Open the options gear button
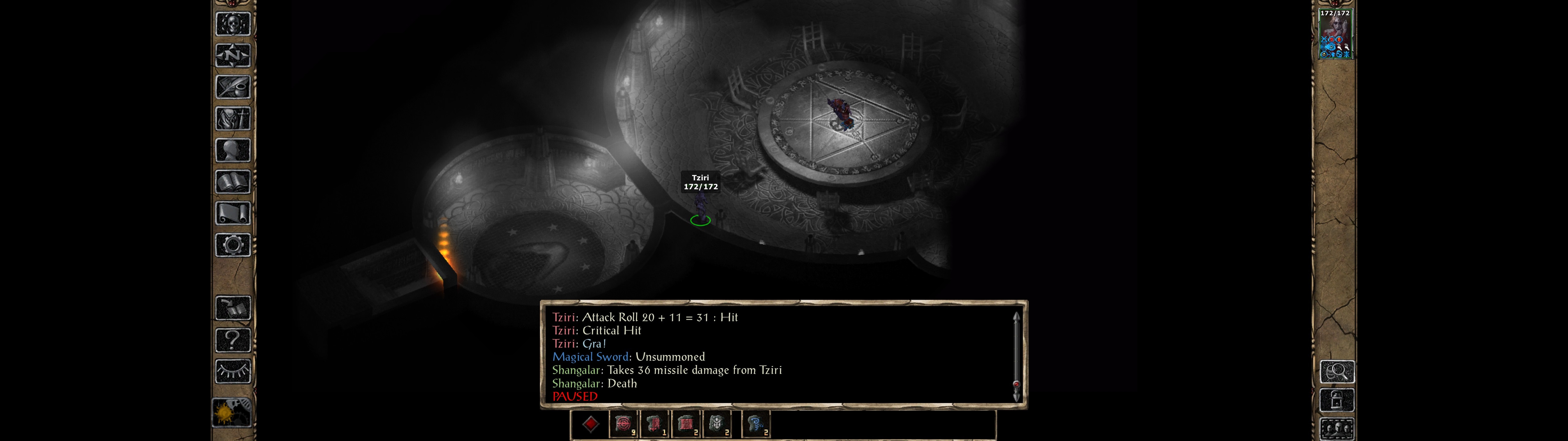 [232, 246]
